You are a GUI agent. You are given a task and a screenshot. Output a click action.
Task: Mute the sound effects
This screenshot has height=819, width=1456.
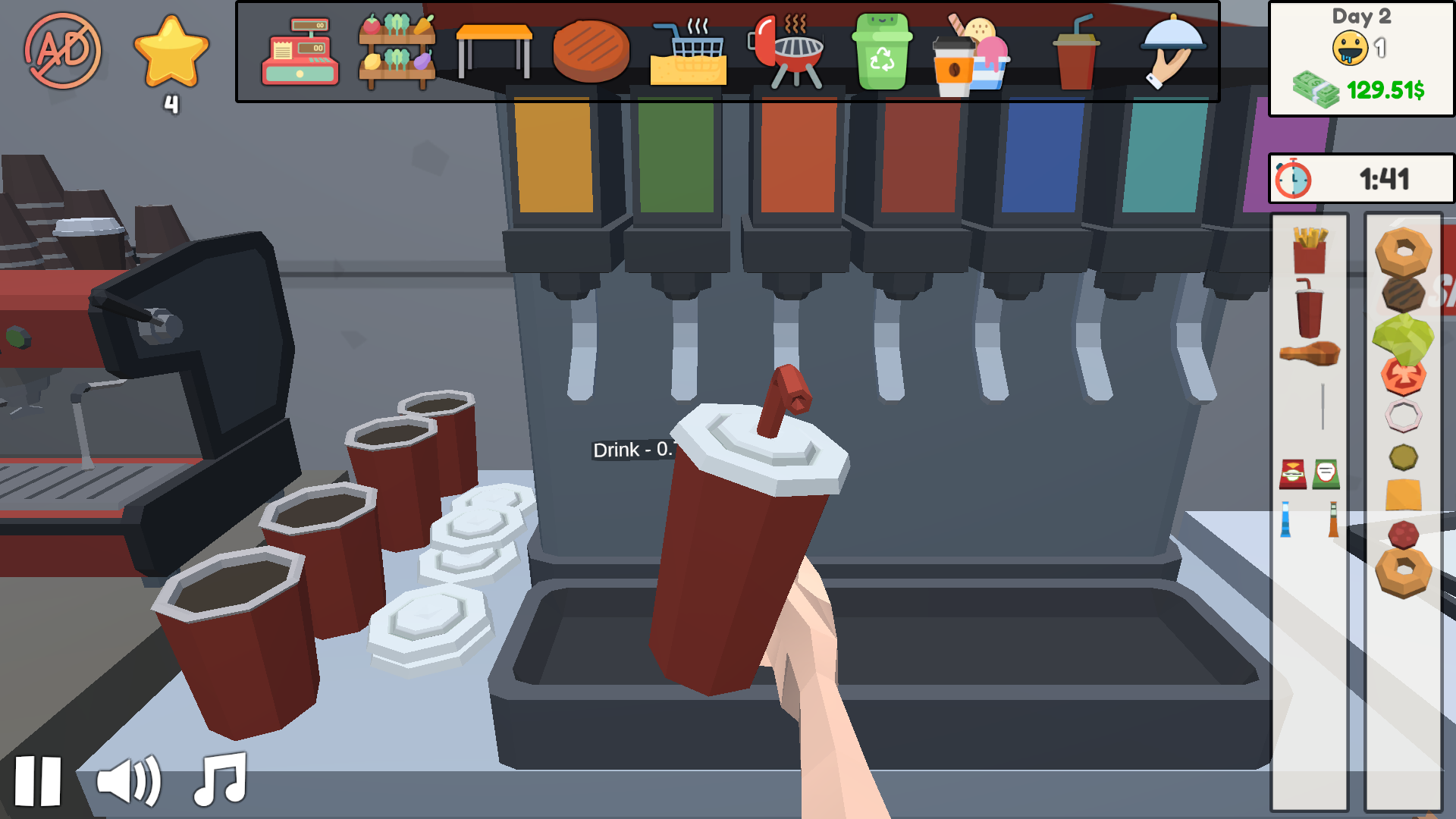pos(129,781)
